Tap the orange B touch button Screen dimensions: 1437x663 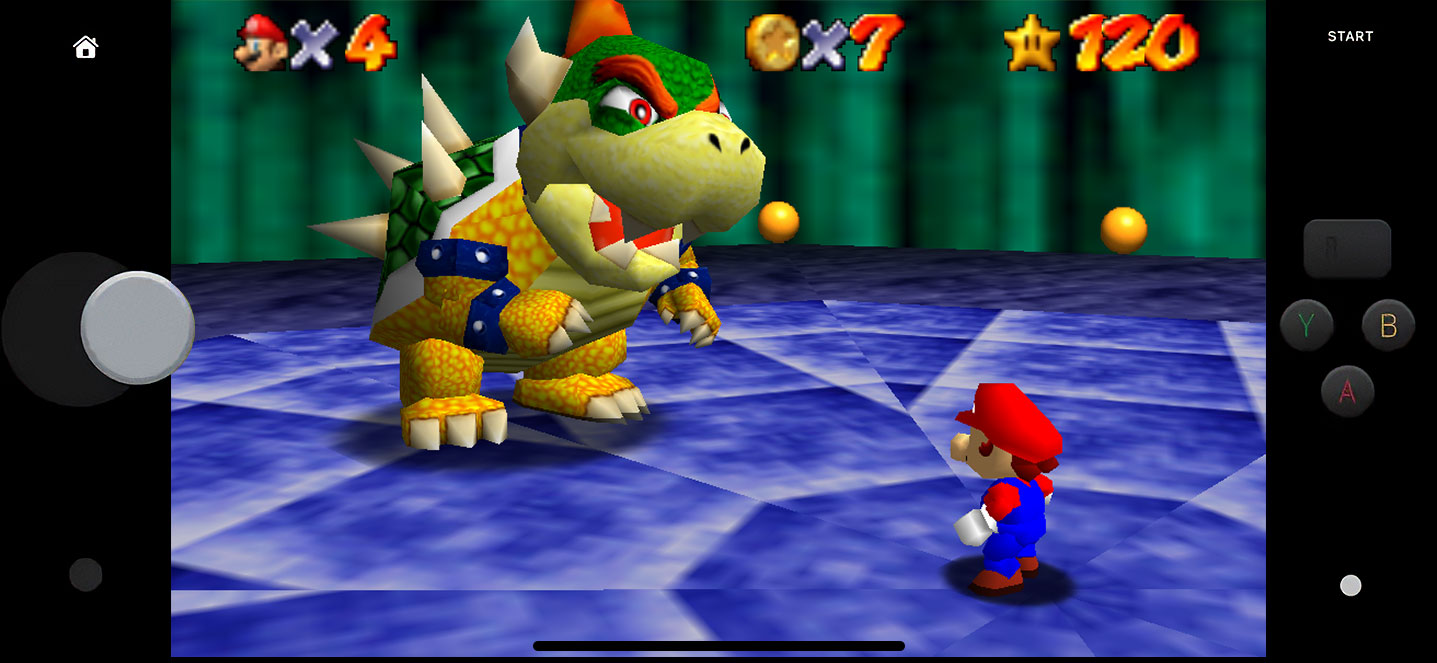pyautogui.click(x=1388, y=325)
